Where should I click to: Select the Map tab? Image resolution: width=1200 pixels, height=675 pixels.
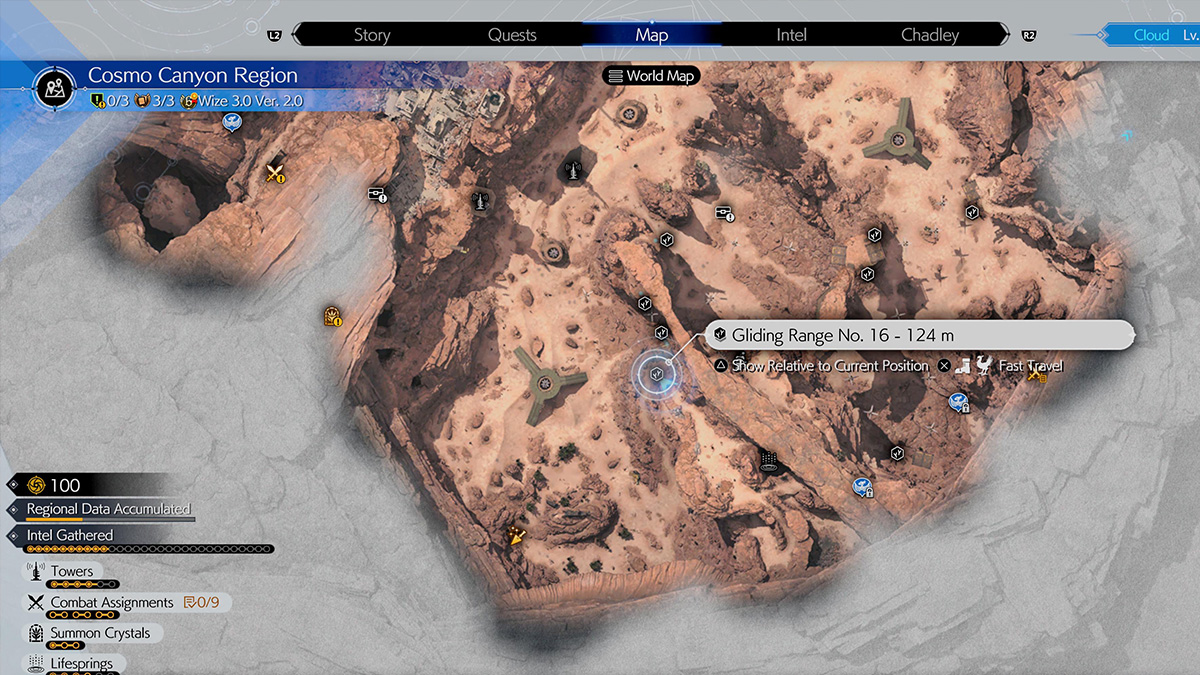tap(651, 35)
